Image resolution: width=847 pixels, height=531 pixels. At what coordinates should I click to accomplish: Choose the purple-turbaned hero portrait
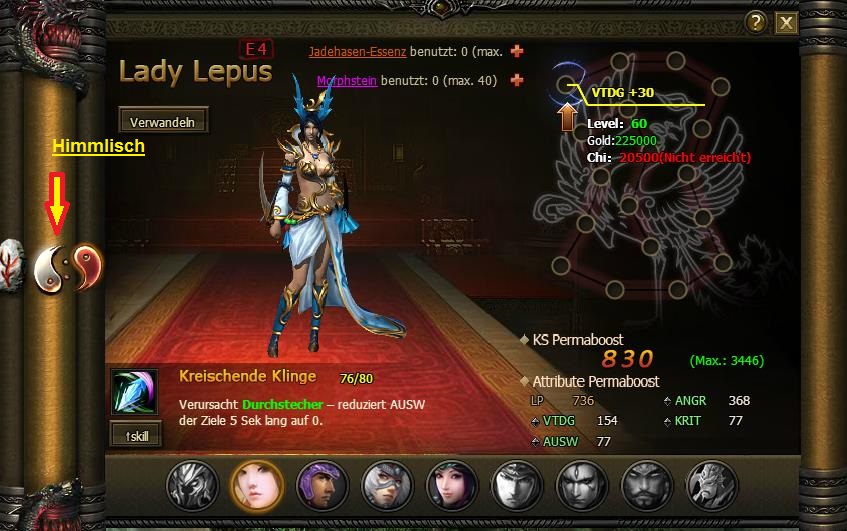click(322, 485)
